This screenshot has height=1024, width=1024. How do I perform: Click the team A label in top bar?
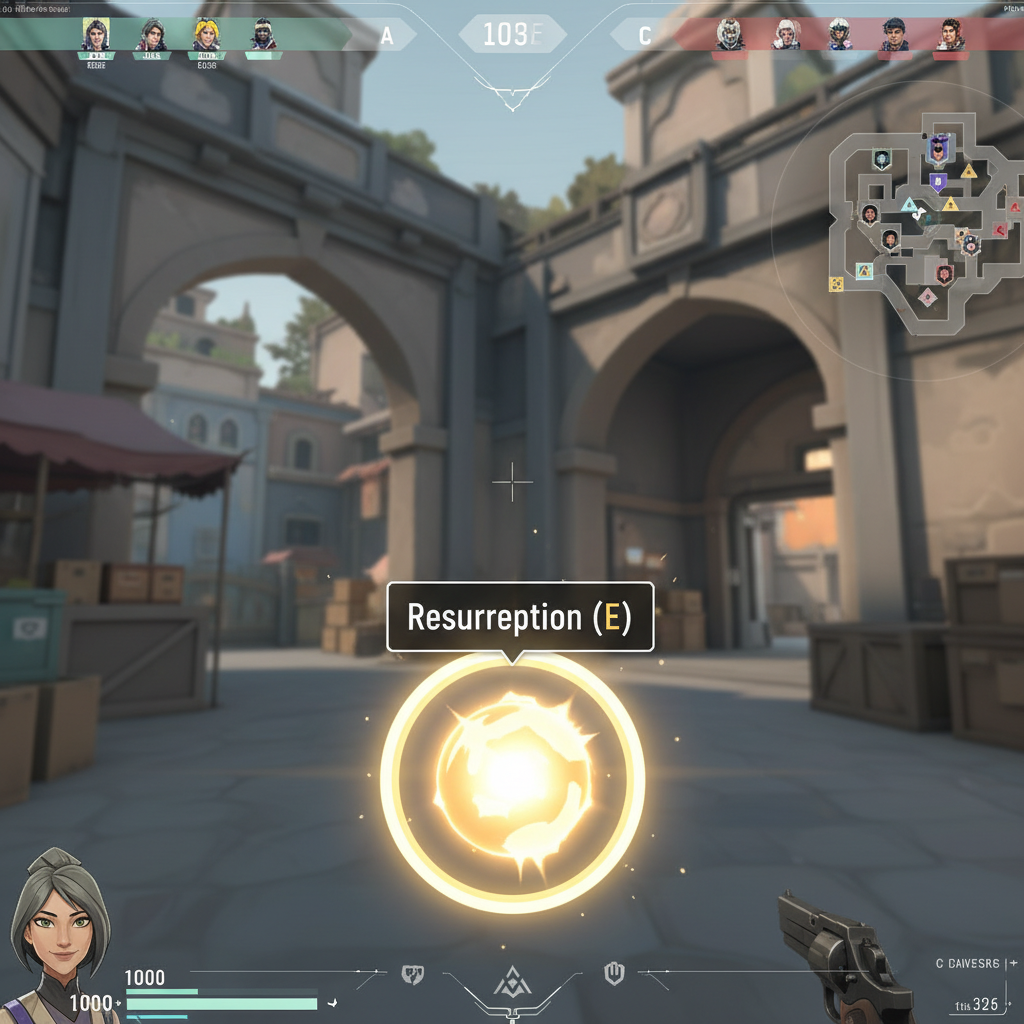coord(387,37)
